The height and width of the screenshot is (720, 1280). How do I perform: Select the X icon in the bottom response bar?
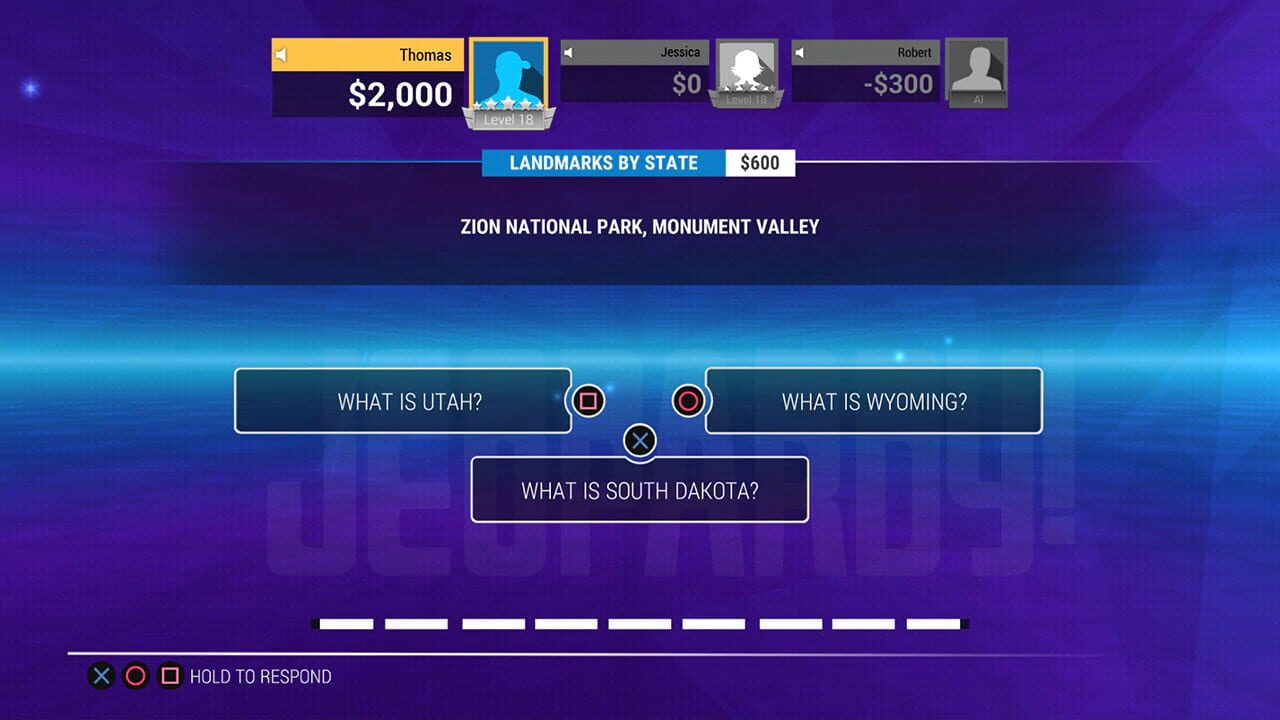tap(101, 676)
